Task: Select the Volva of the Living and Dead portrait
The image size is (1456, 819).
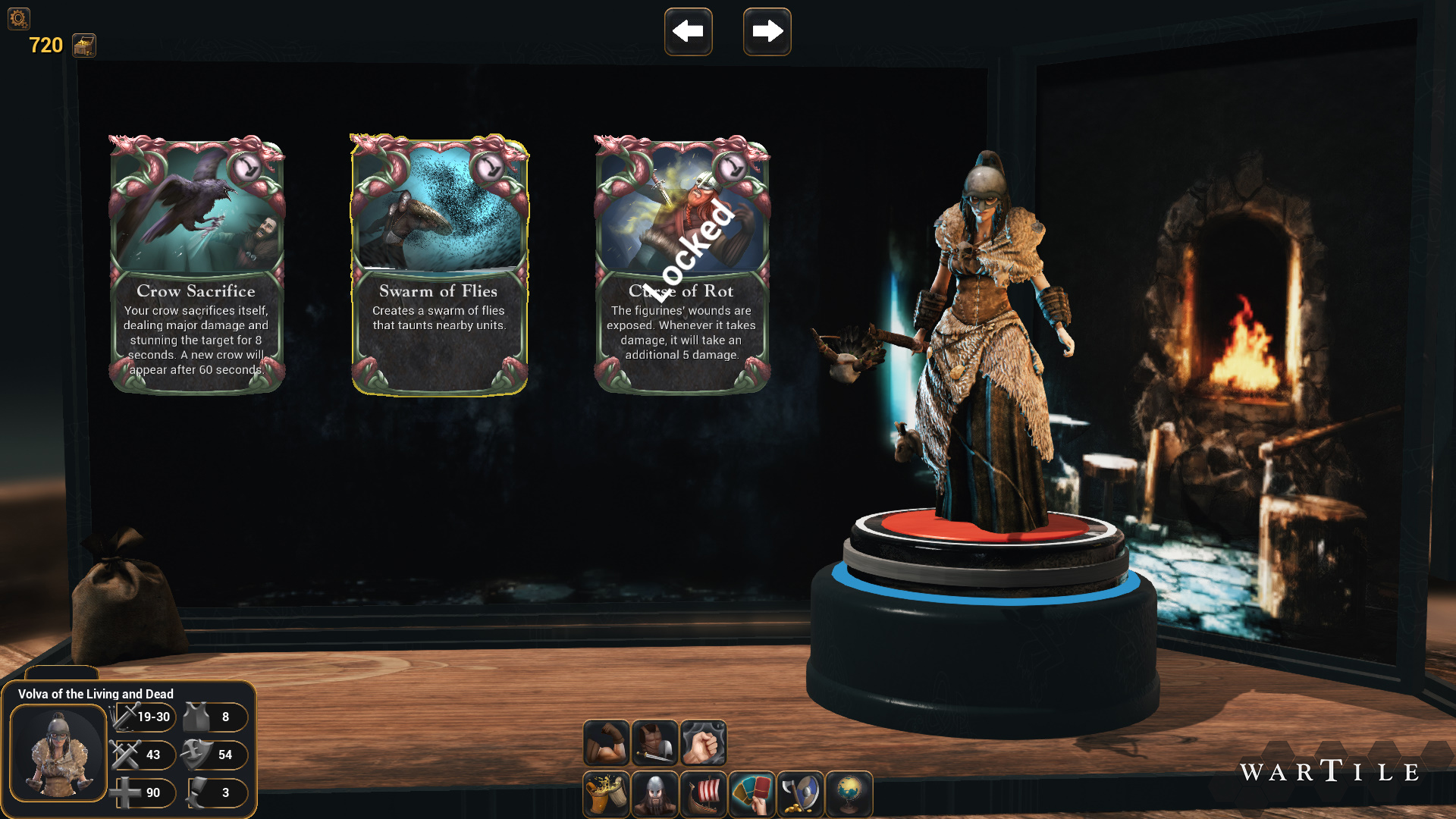Action: click(59, 754)
